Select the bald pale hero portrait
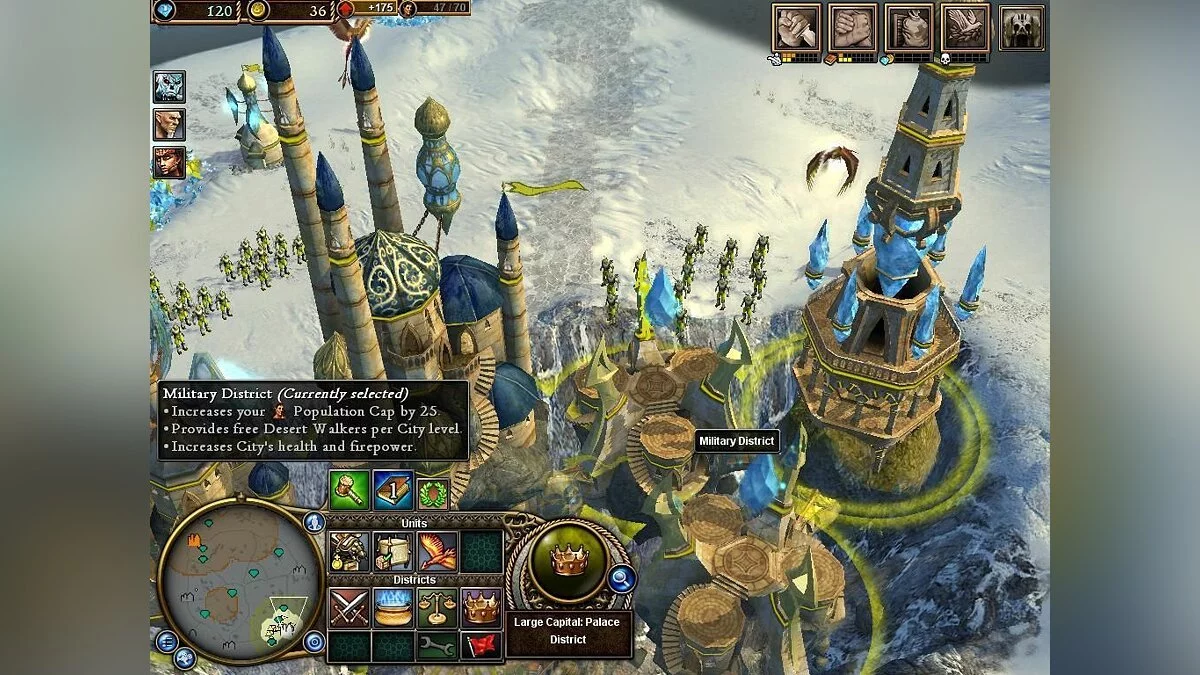The height and width of the screenshot is (675, 1200). (x=169, y=125)
